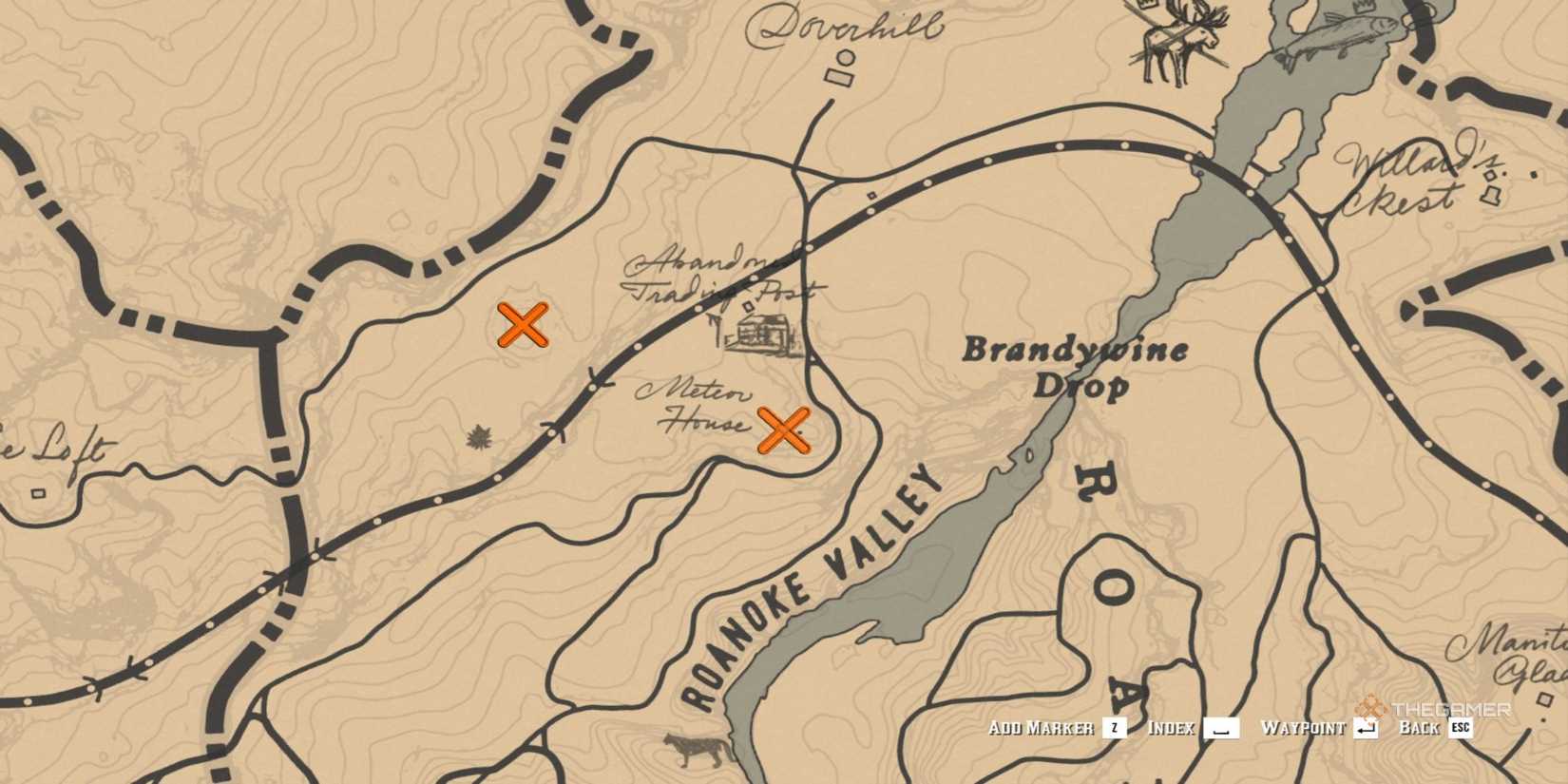Click the leaf plant icon west of the tracks
This screenshot has height=784, width=1568.
pos(479,436)
